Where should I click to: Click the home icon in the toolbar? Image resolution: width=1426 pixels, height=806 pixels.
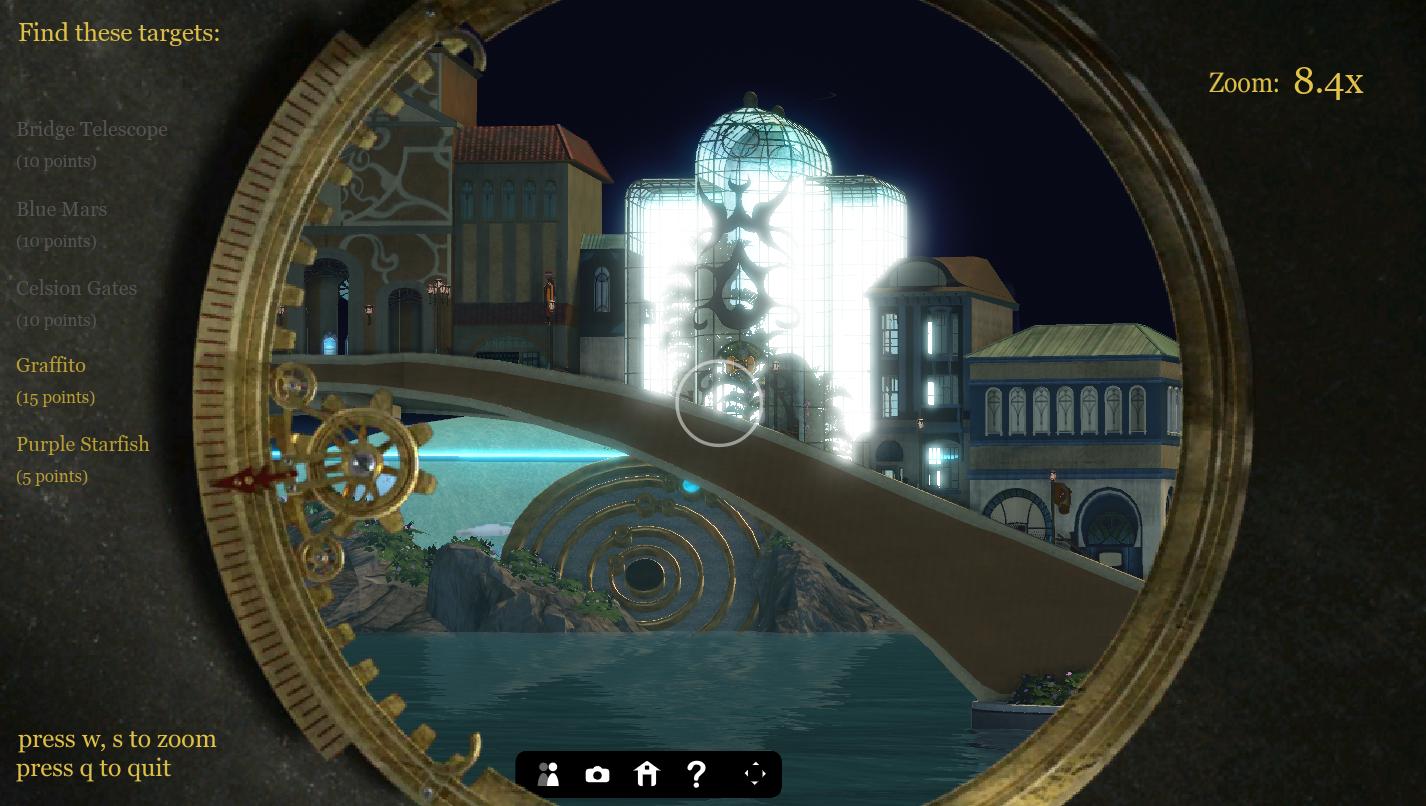coord(646,774)
